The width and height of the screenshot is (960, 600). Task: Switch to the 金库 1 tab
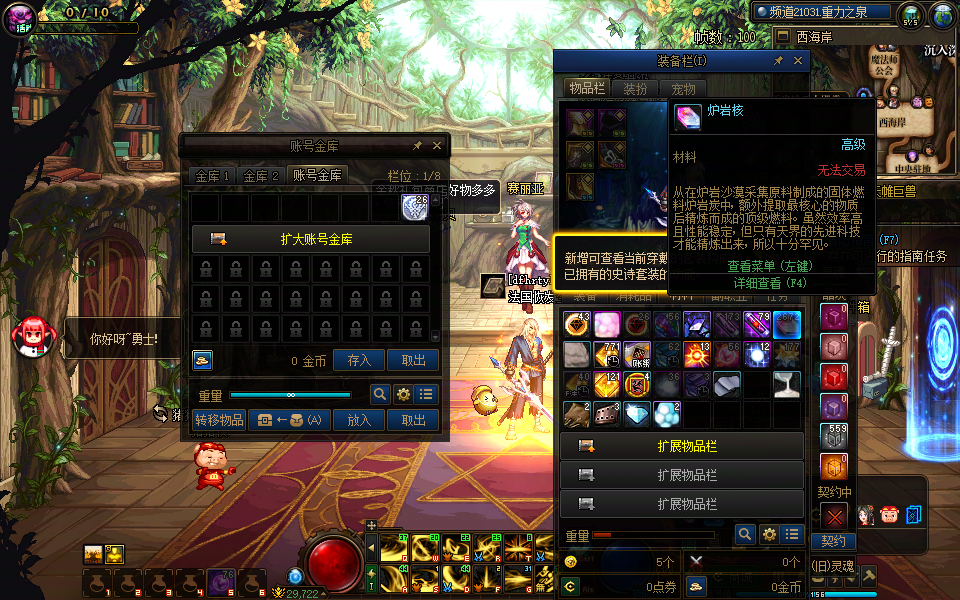click(213, 175)
